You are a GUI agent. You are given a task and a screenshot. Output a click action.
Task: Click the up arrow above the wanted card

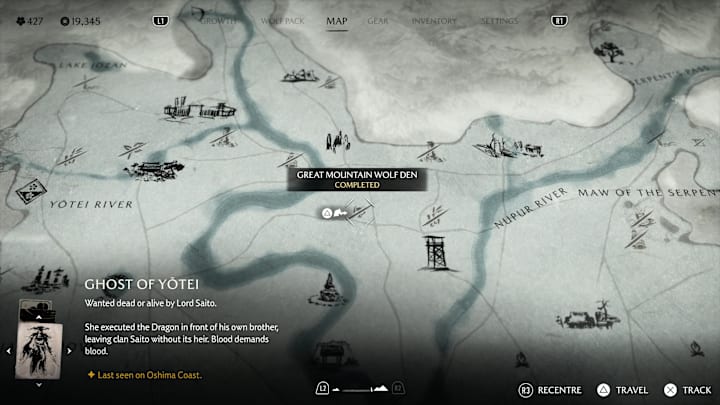click(x=39, y=318)
